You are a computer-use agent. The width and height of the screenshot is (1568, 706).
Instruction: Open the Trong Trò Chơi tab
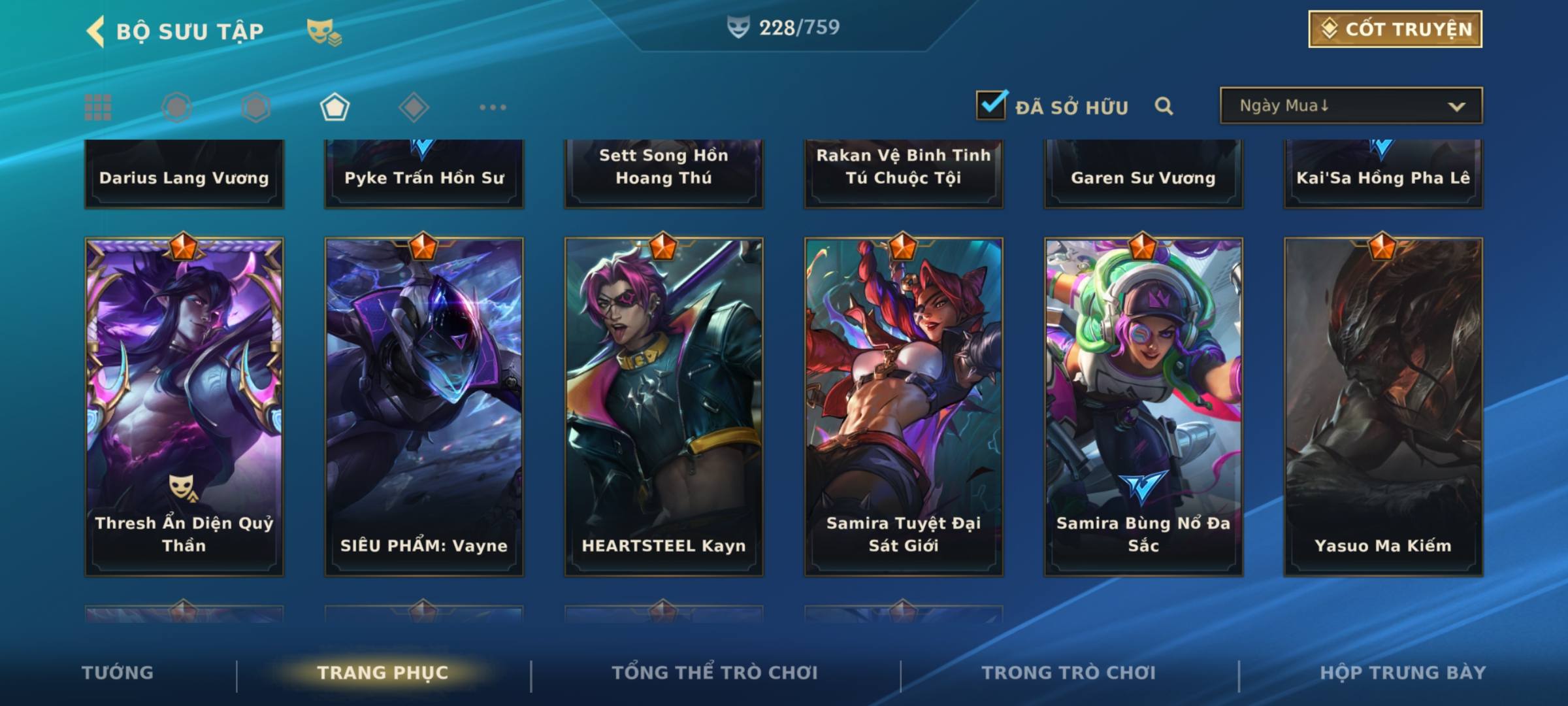[1068, 673]
